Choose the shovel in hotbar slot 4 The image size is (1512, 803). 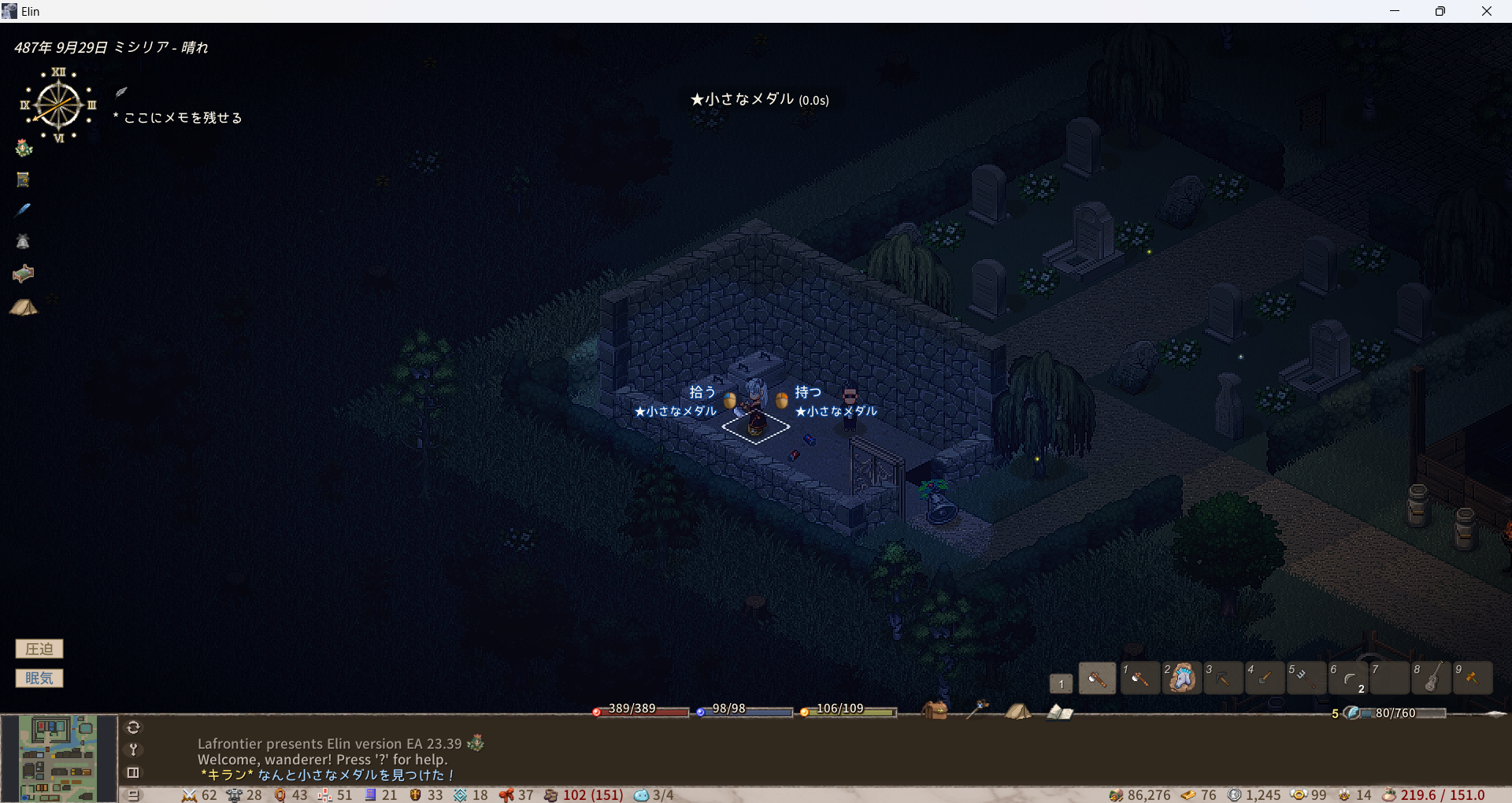coord(1265,678)
